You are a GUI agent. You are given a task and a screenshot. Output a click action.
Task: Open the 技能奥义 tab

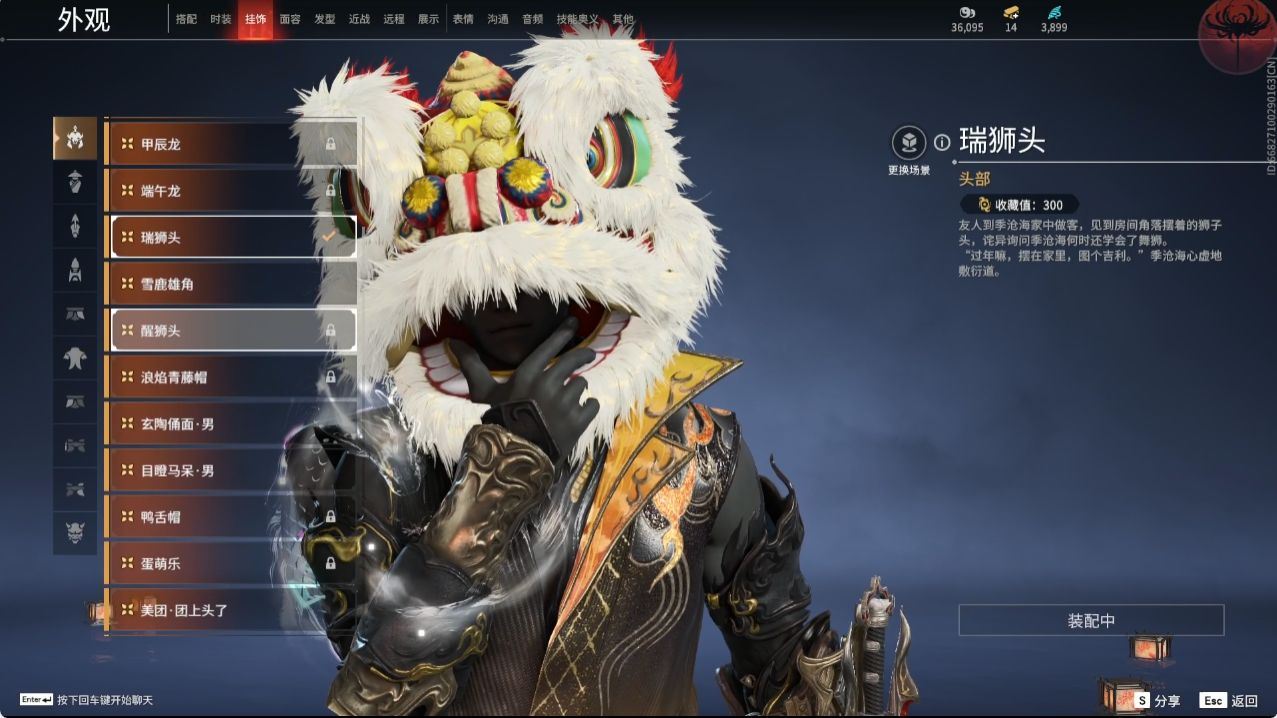tap(578, 19)
